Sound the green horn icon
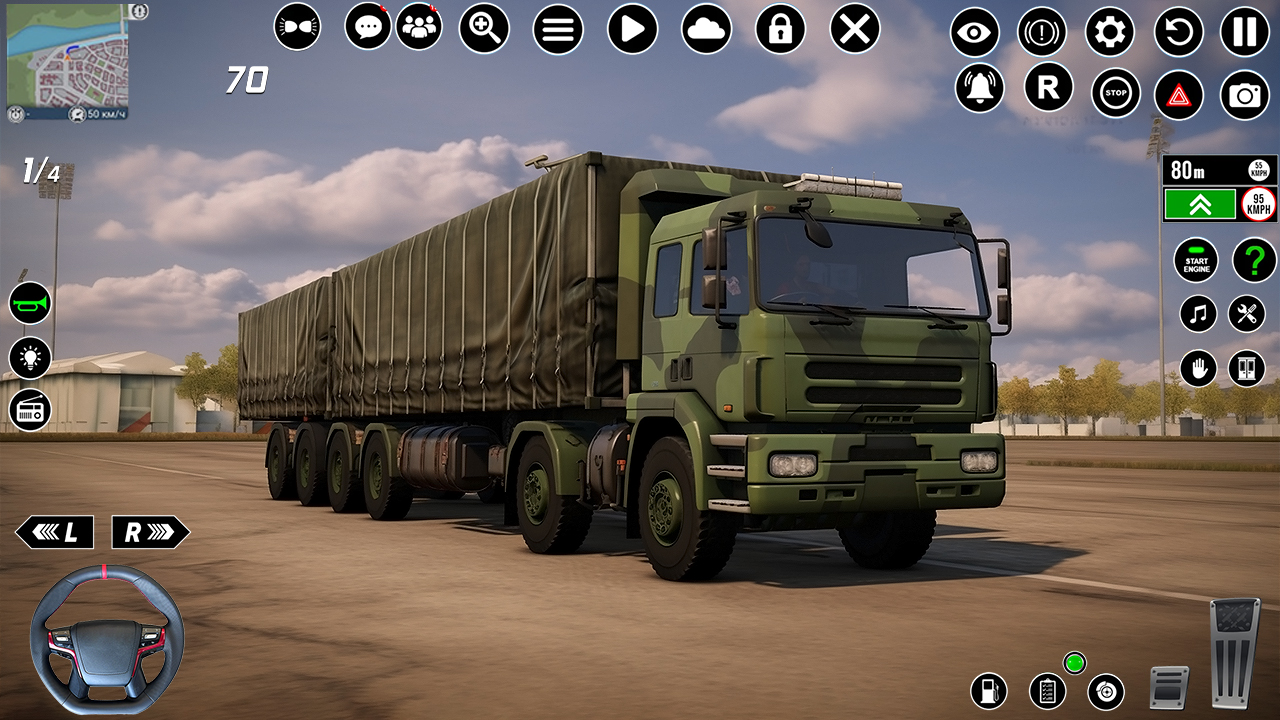The image size is (1280, 720). pos(28,303)
